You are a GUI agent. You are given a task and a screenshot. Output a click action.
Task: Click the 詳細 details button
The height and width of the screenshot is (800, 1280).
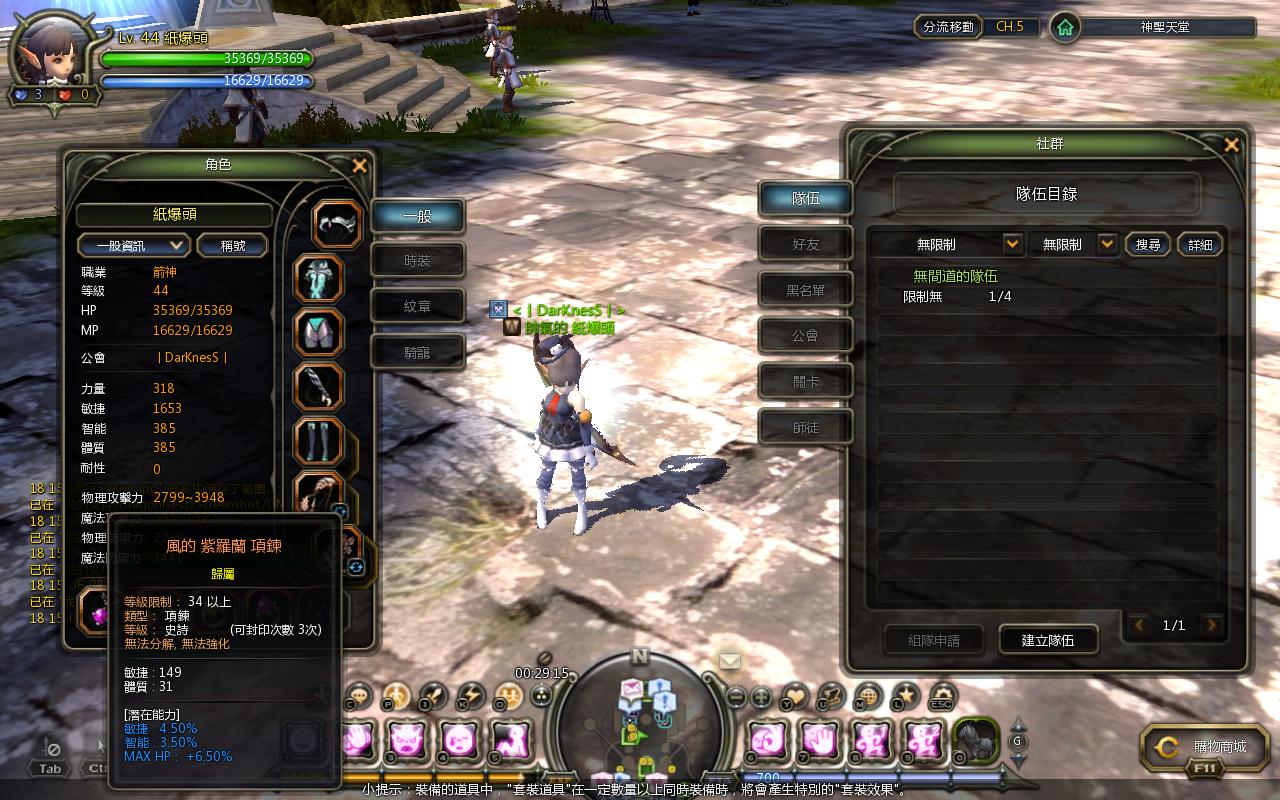(x=1200, y=244)
